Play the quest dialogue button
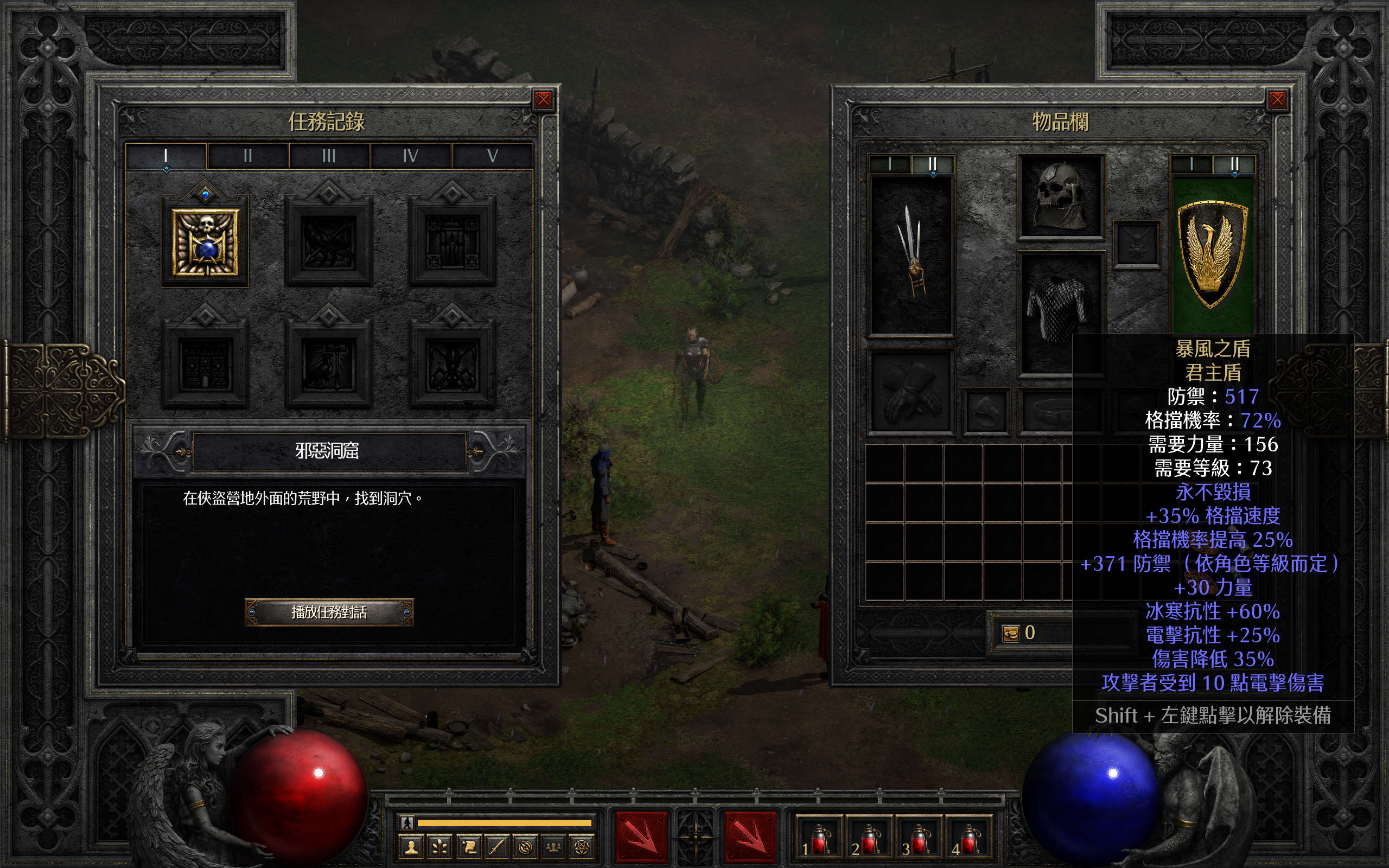This screenshot has width=1389, height=868. click(x=329, y=612)
